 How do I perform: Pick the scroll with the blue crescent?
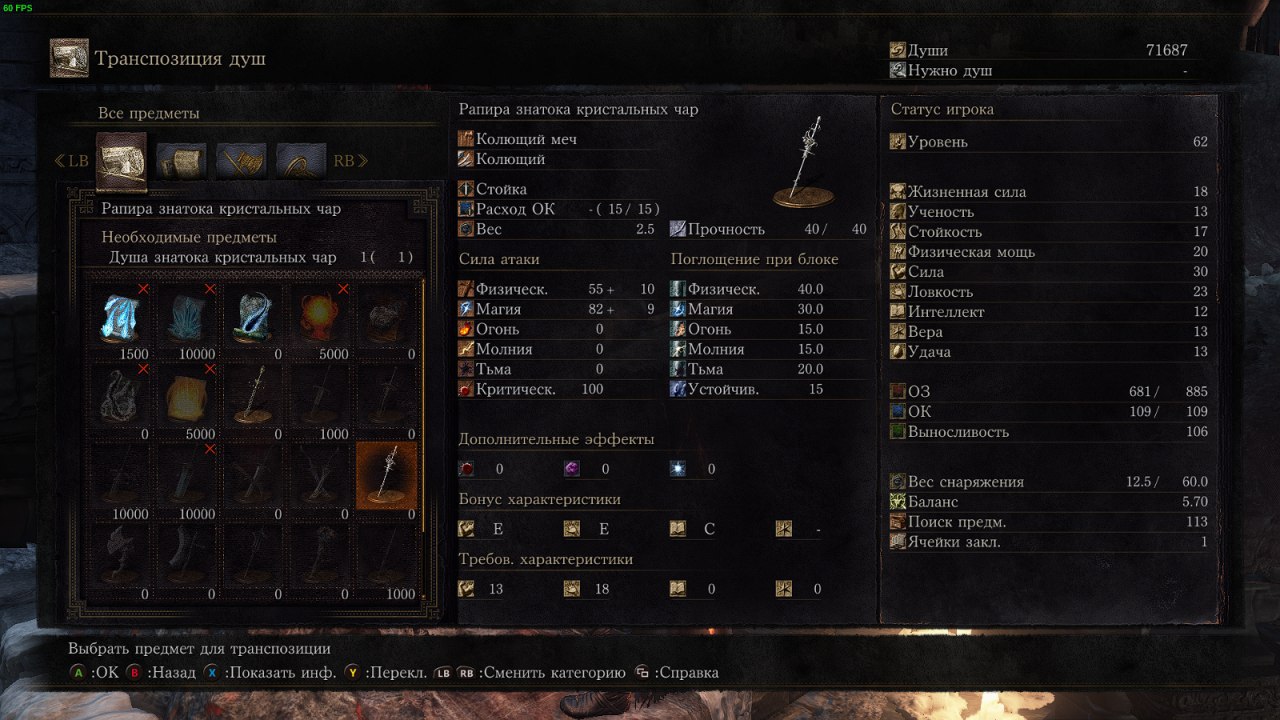[253, 315]
